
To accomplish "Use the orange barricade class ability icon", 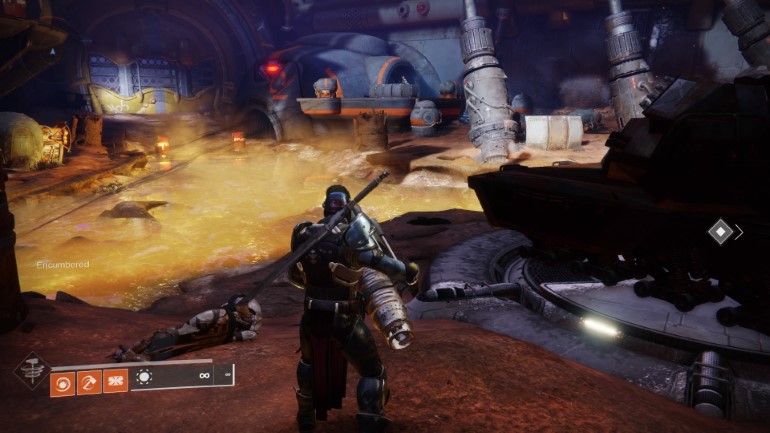I will pos(115,382).
